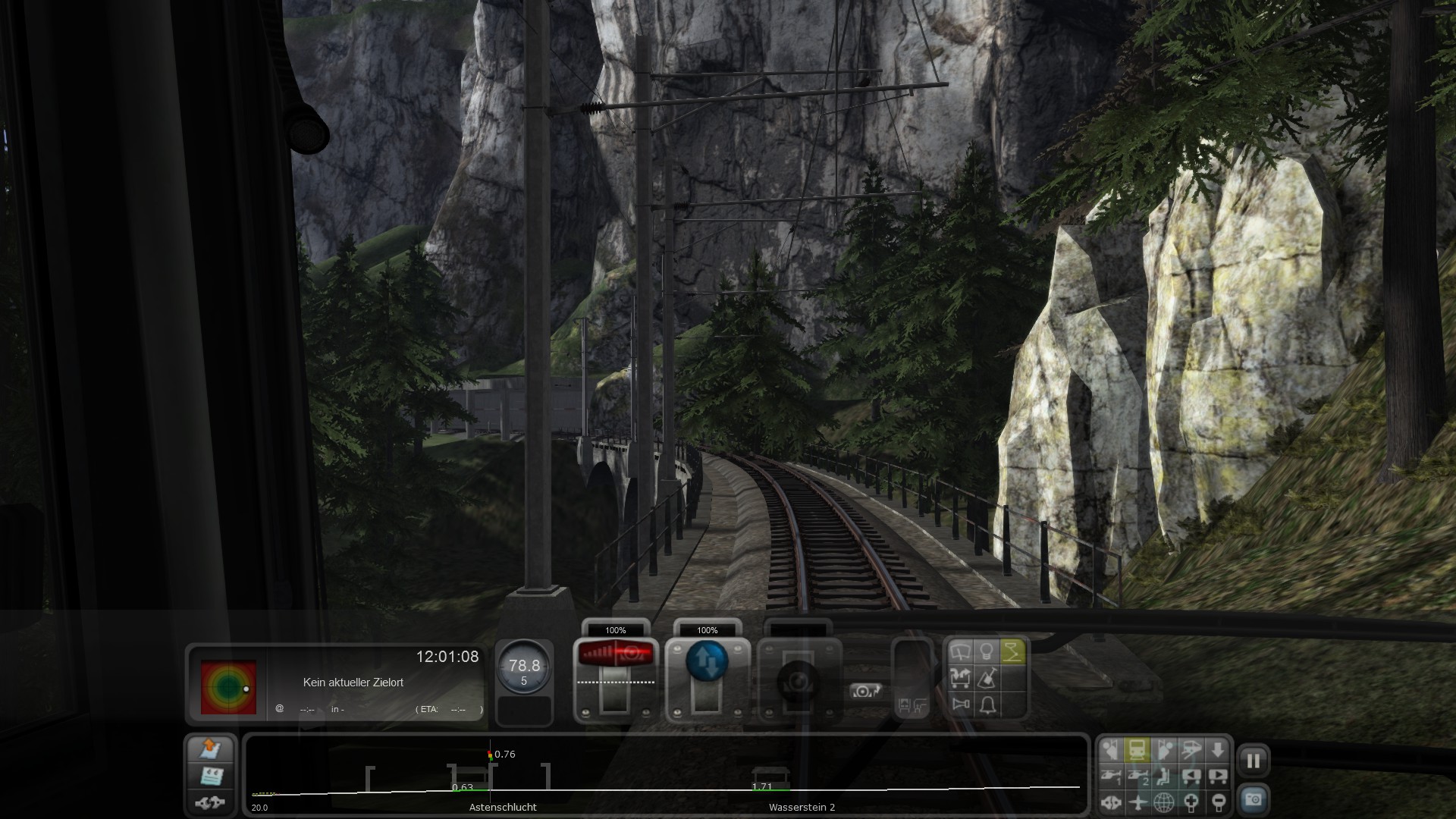Ring the bell

coord(987,705)
